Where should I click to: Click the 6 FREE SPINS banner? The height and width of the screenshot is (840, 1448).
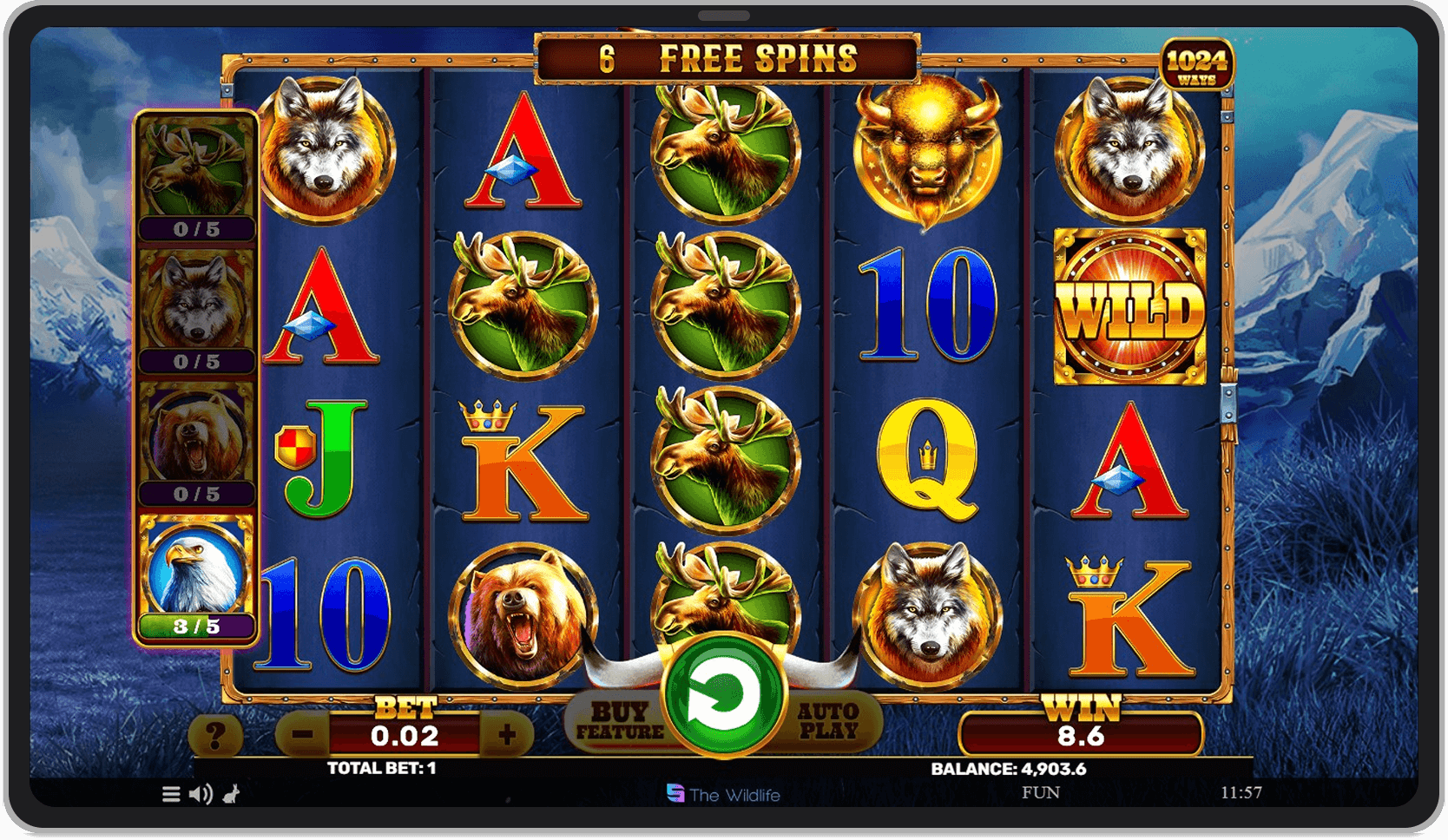tap(727, 58)
